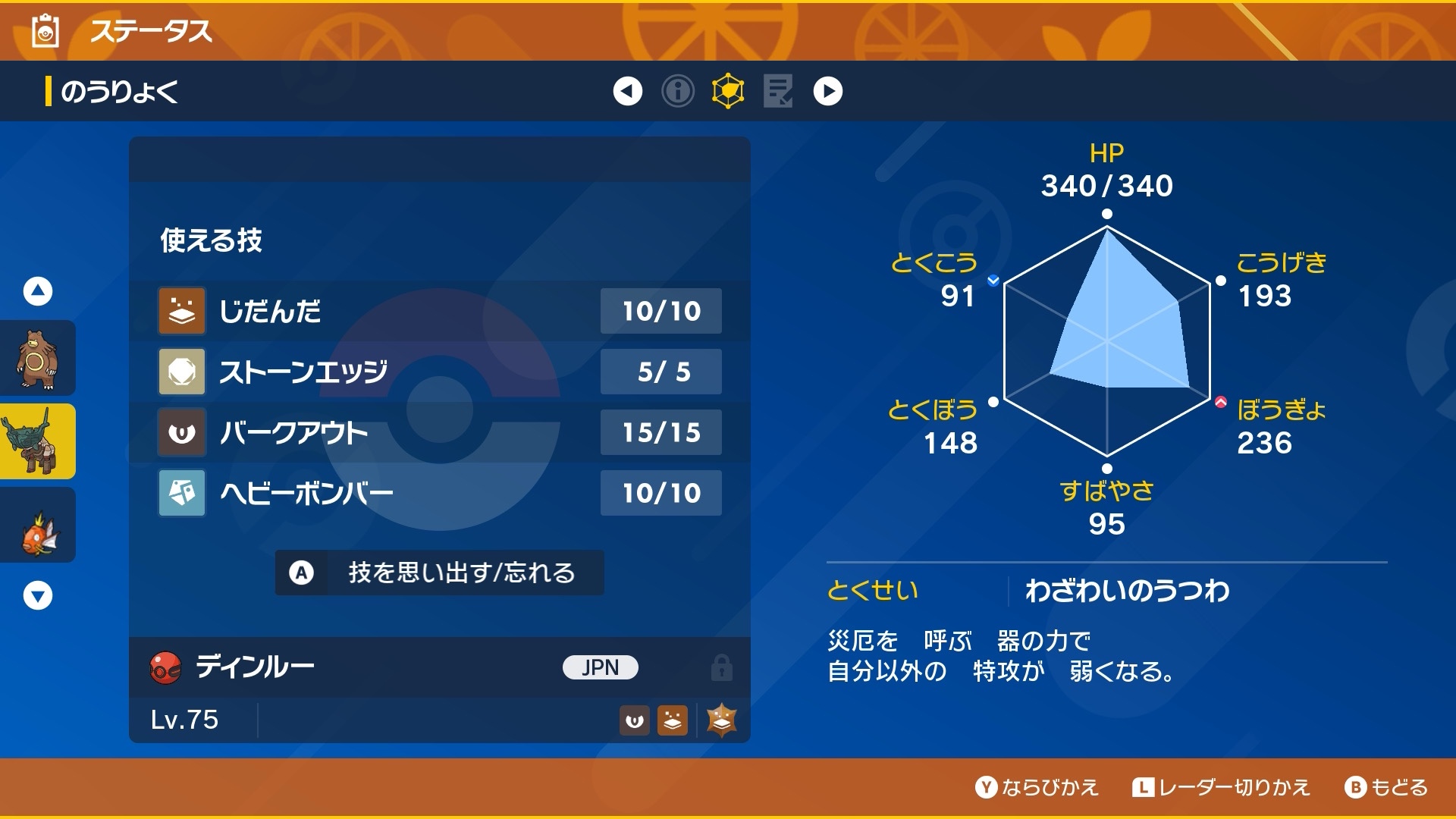
Task: Go to the previous status page arrow
Action: pos(627,91)
